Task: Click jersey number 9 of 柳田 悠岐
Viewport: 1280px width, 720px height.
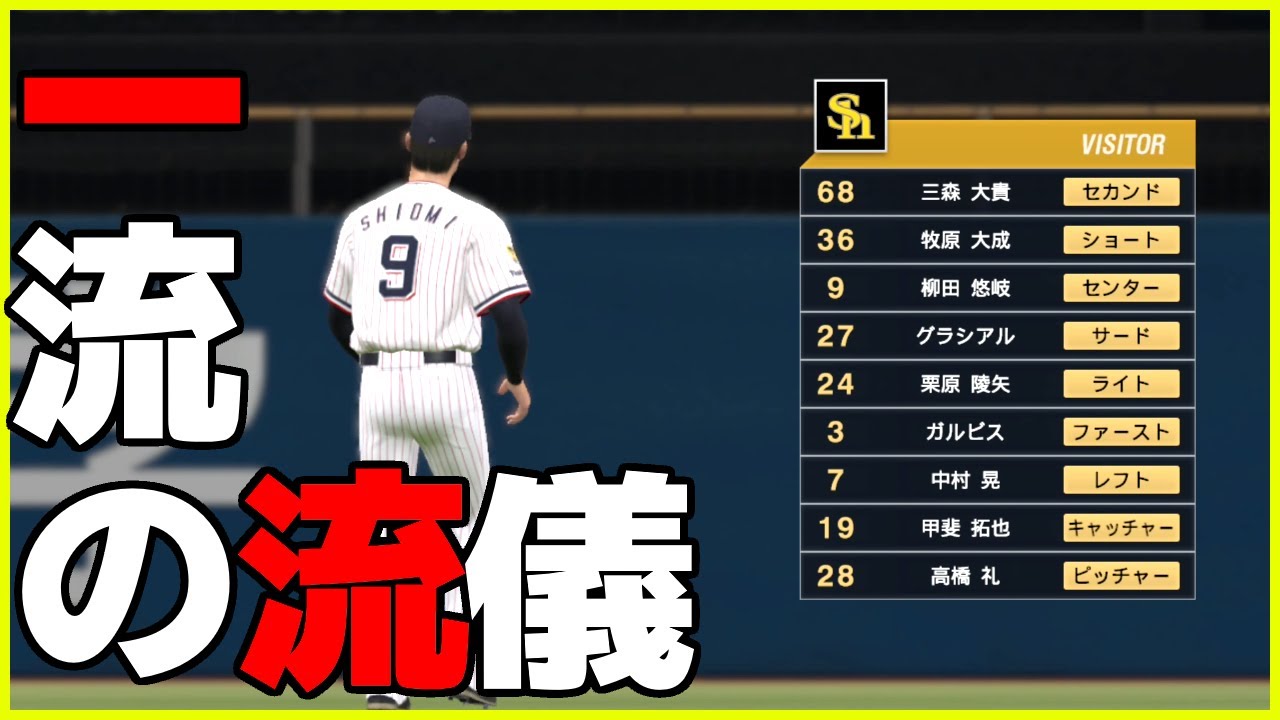Action: point(838,288)
